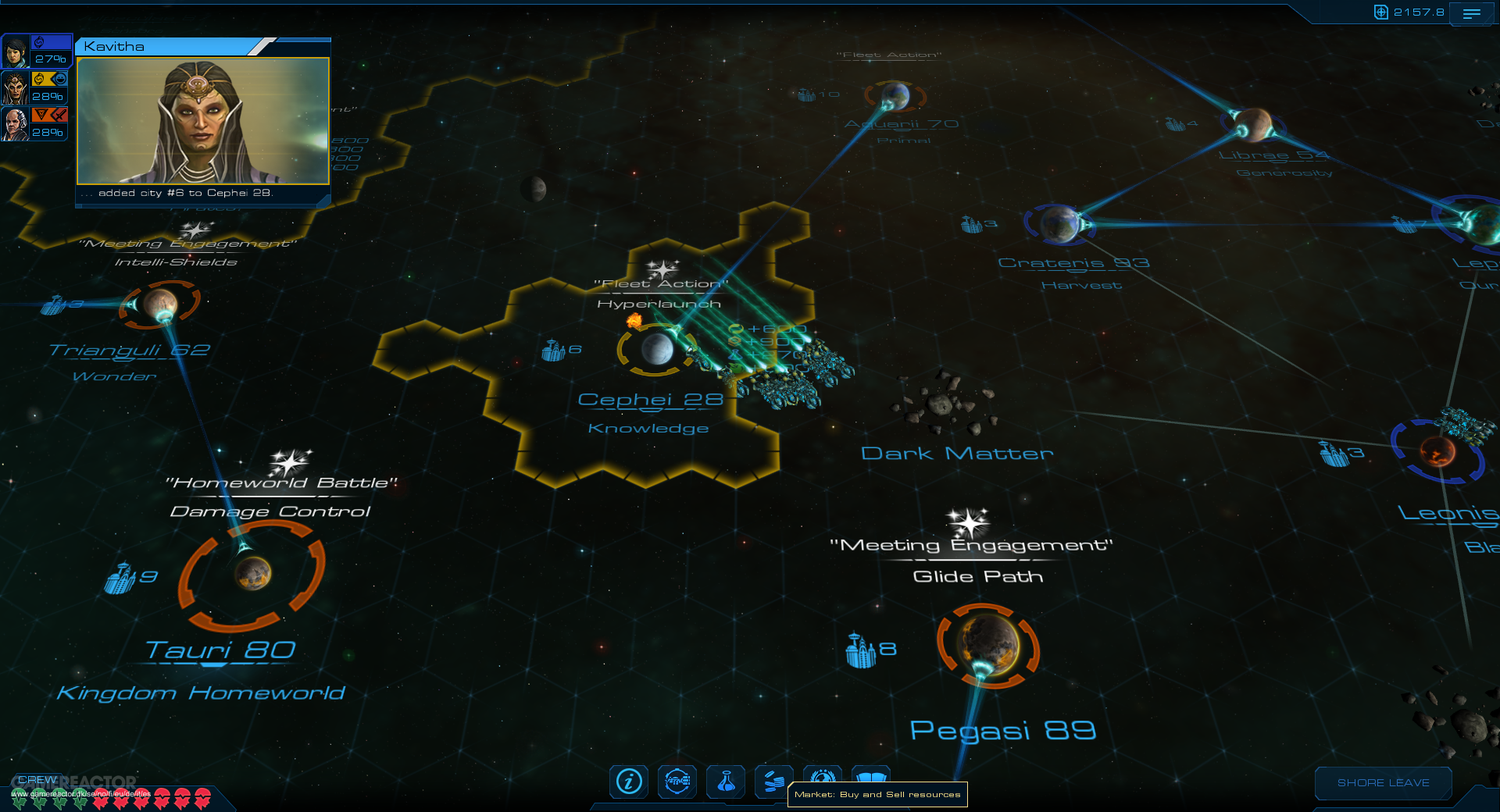Viewport: 1500px width, 812px height.
Task: Select the city icon showing 8 near Pegasi 89
Action: click(x=862, y=649)
